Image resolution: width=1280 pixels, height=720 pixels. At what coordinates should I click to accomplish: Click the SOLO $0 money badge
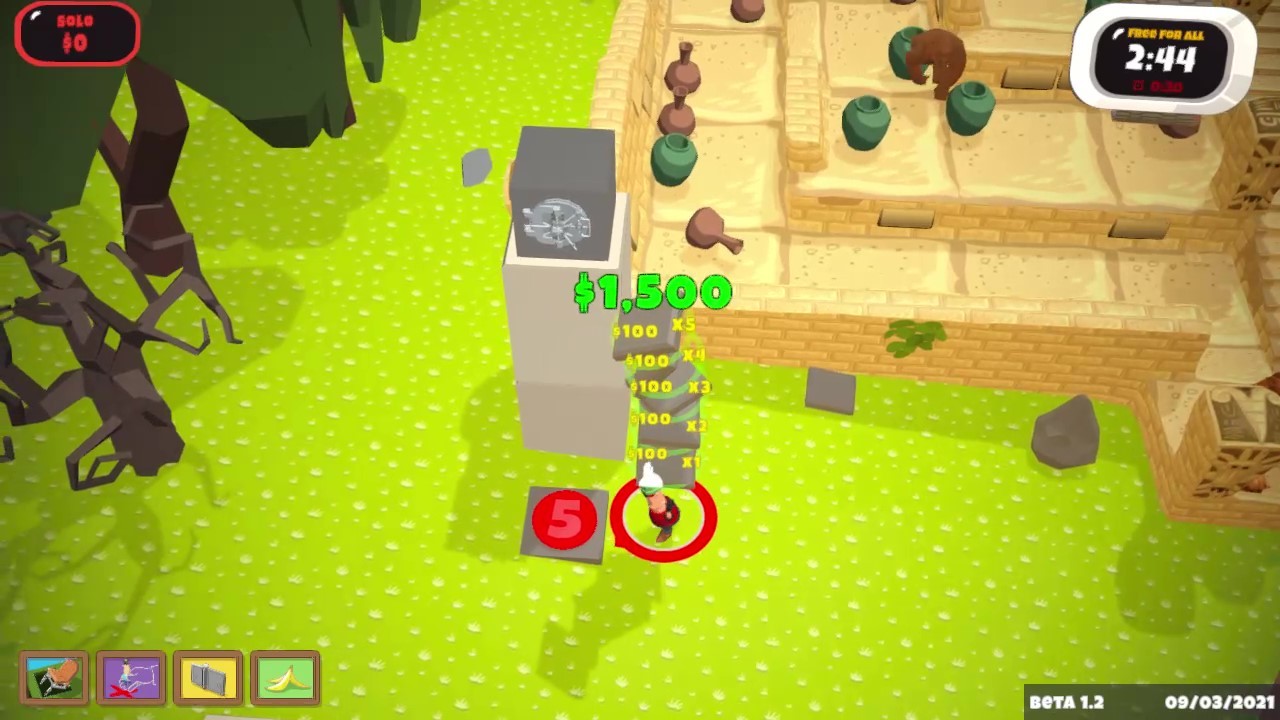[77, 33]
